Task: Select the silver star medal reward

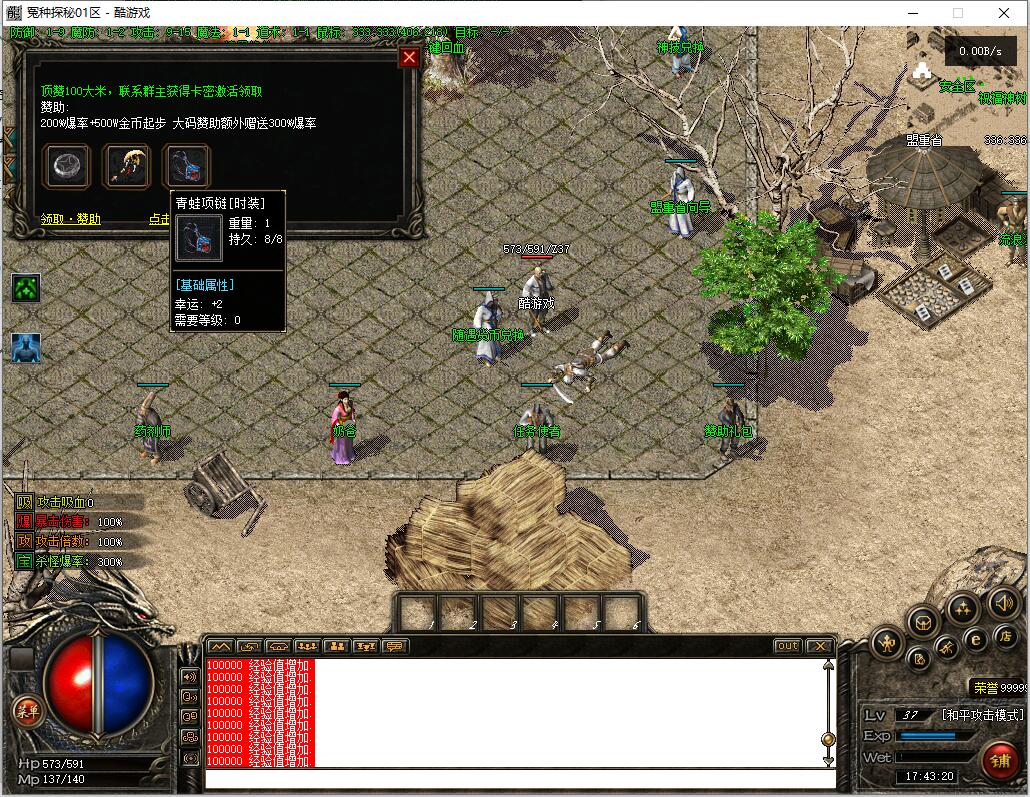Action: [67, 166]
